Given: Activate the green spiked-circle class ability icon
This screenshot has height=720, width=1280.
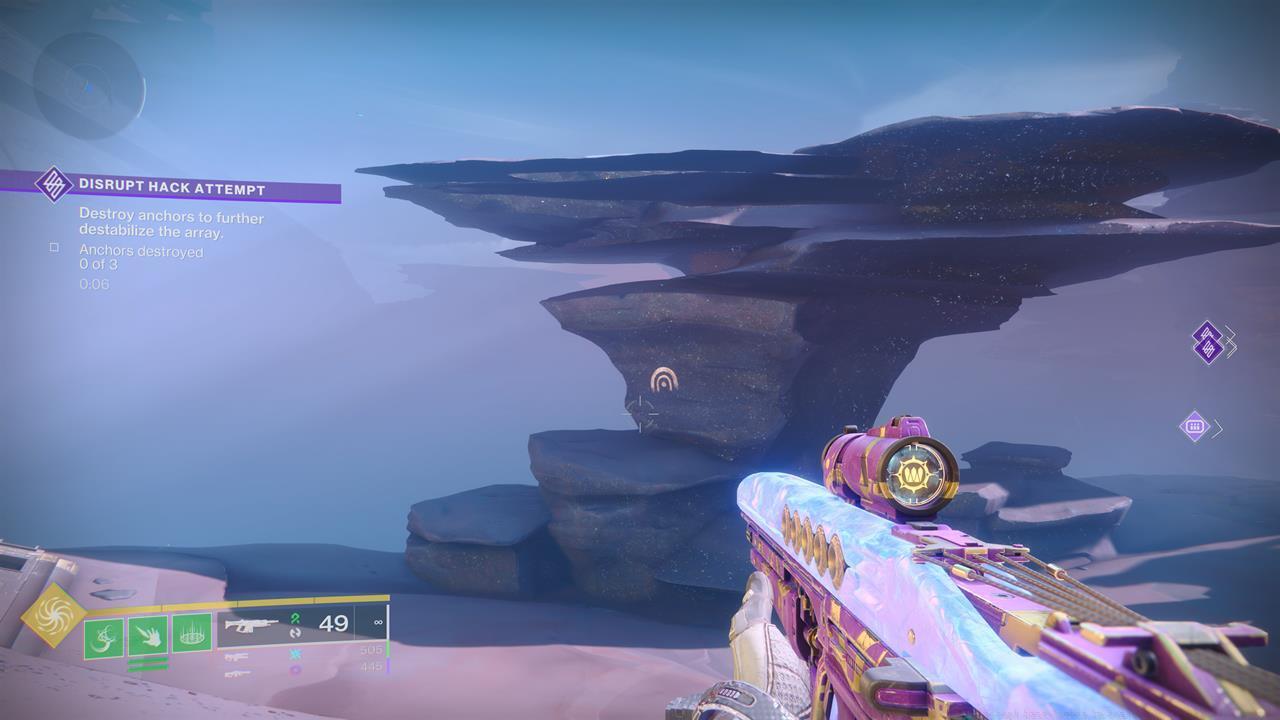Looking at the screenshot, I should (191, 634).
